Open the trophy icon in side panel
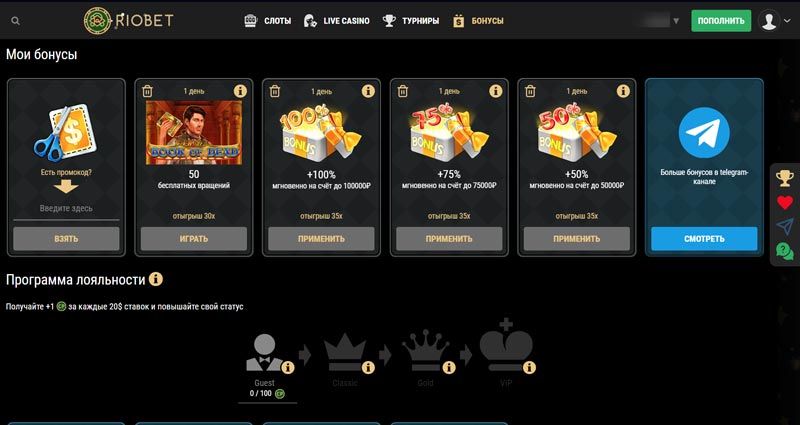The height and width of the screenshot is (425, 800). tap(785, 178)
